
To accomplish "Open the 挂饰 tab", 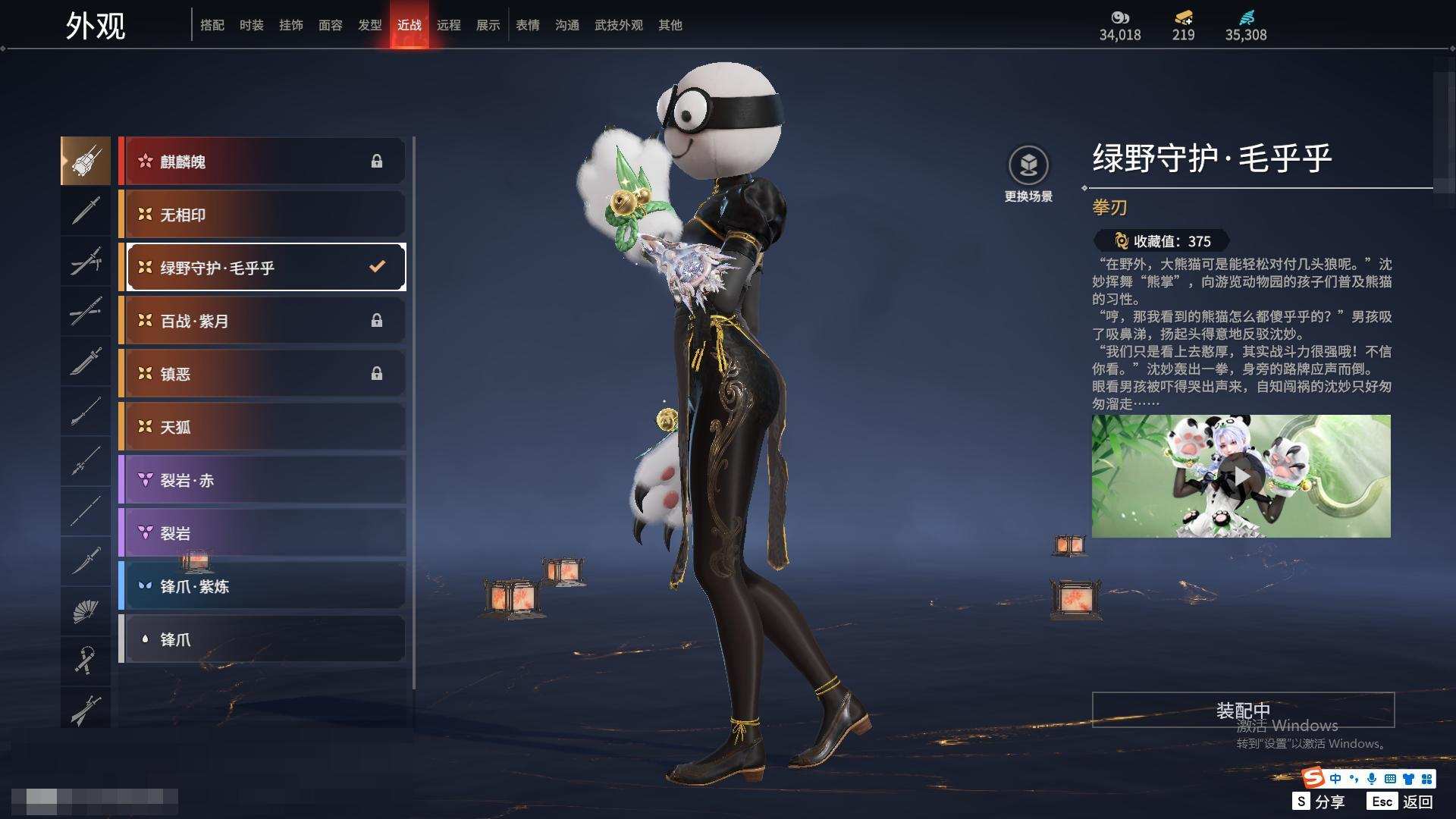I will (290, 25).
